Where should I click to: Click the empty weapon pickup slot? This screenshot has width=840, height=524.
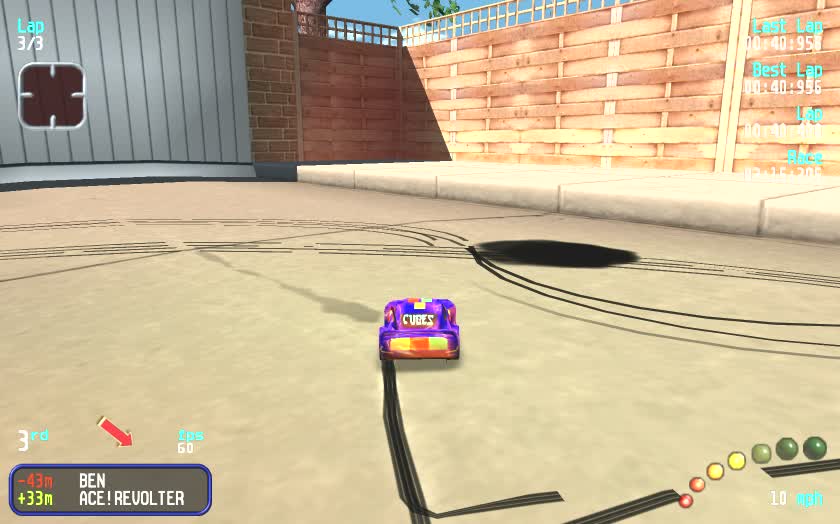(52, 96)
